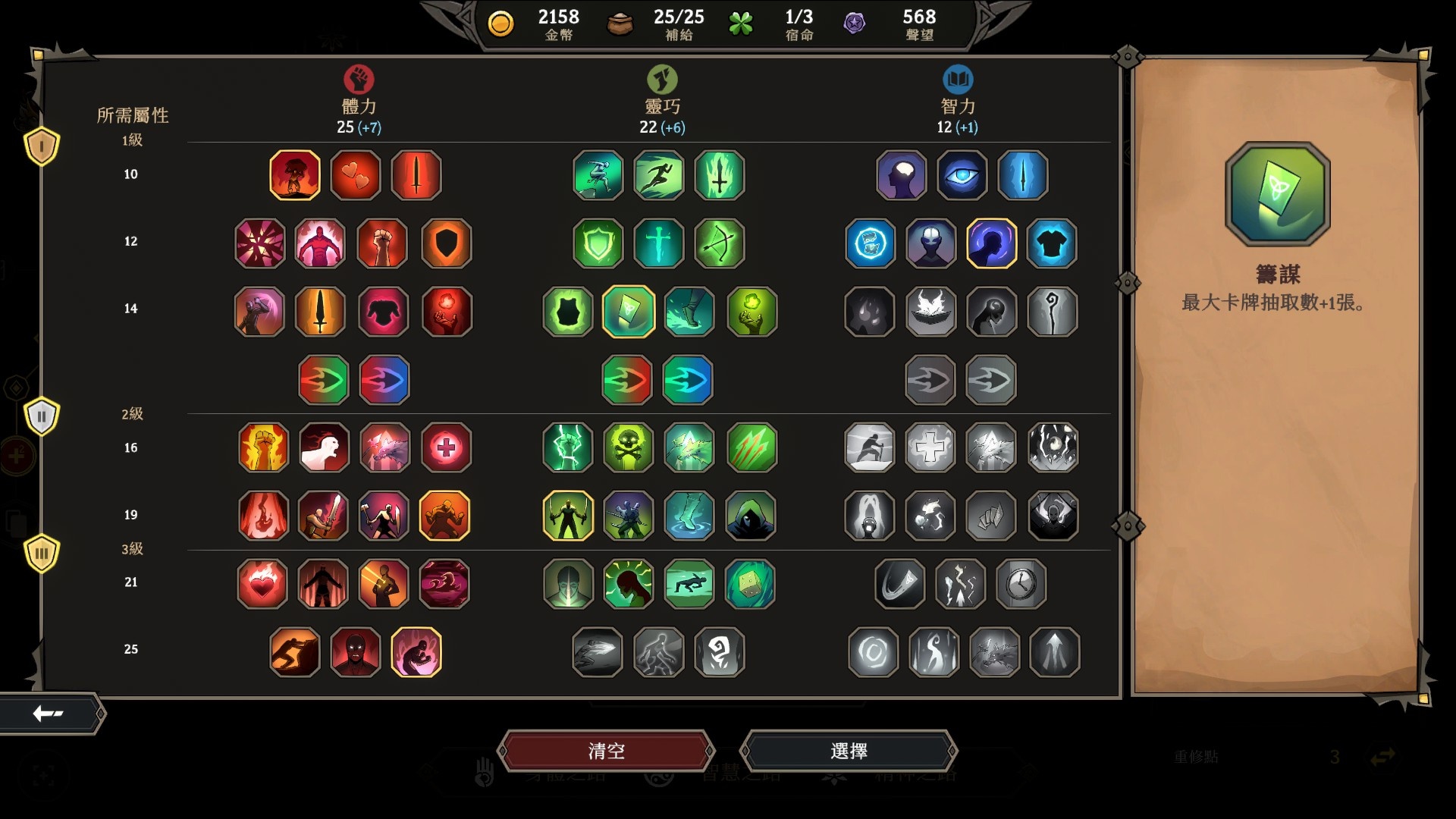Viewport: 1456px width, 819px height.
Task: Jump to the tier I shield marker
Action: coord(42,146)
